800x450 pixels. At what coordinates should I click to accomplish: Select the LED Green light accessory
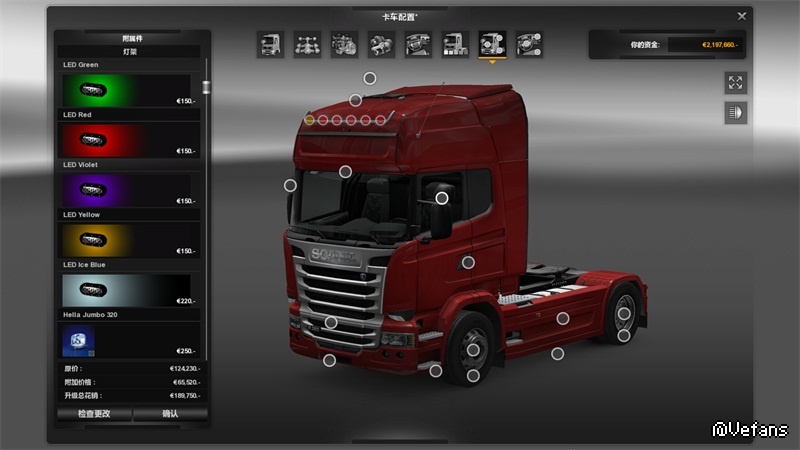coord(128,91)
